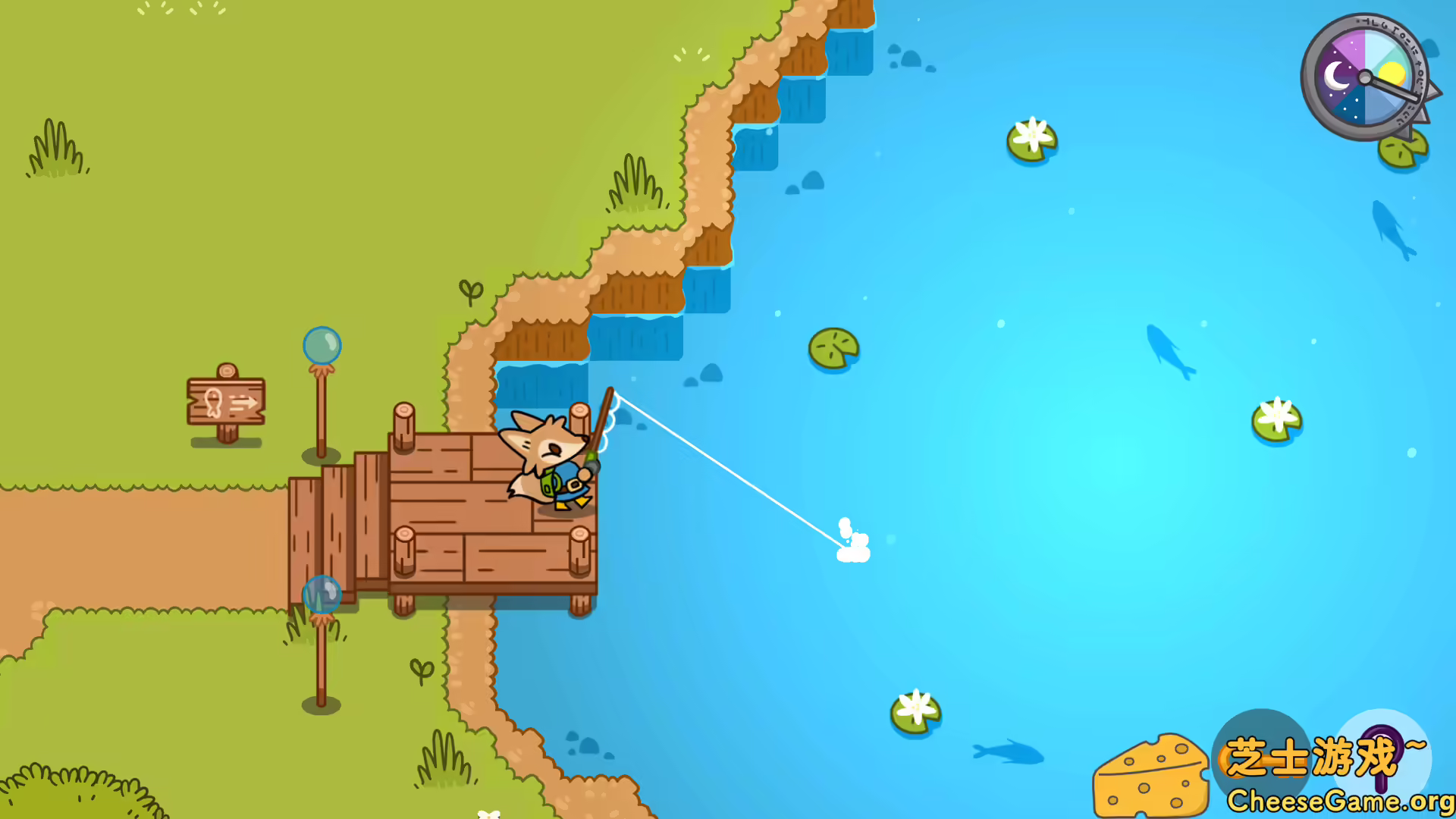Click the sun segment on the time wheel
The height and width of the screenshot is (819, 1456).
point(1392,72)
